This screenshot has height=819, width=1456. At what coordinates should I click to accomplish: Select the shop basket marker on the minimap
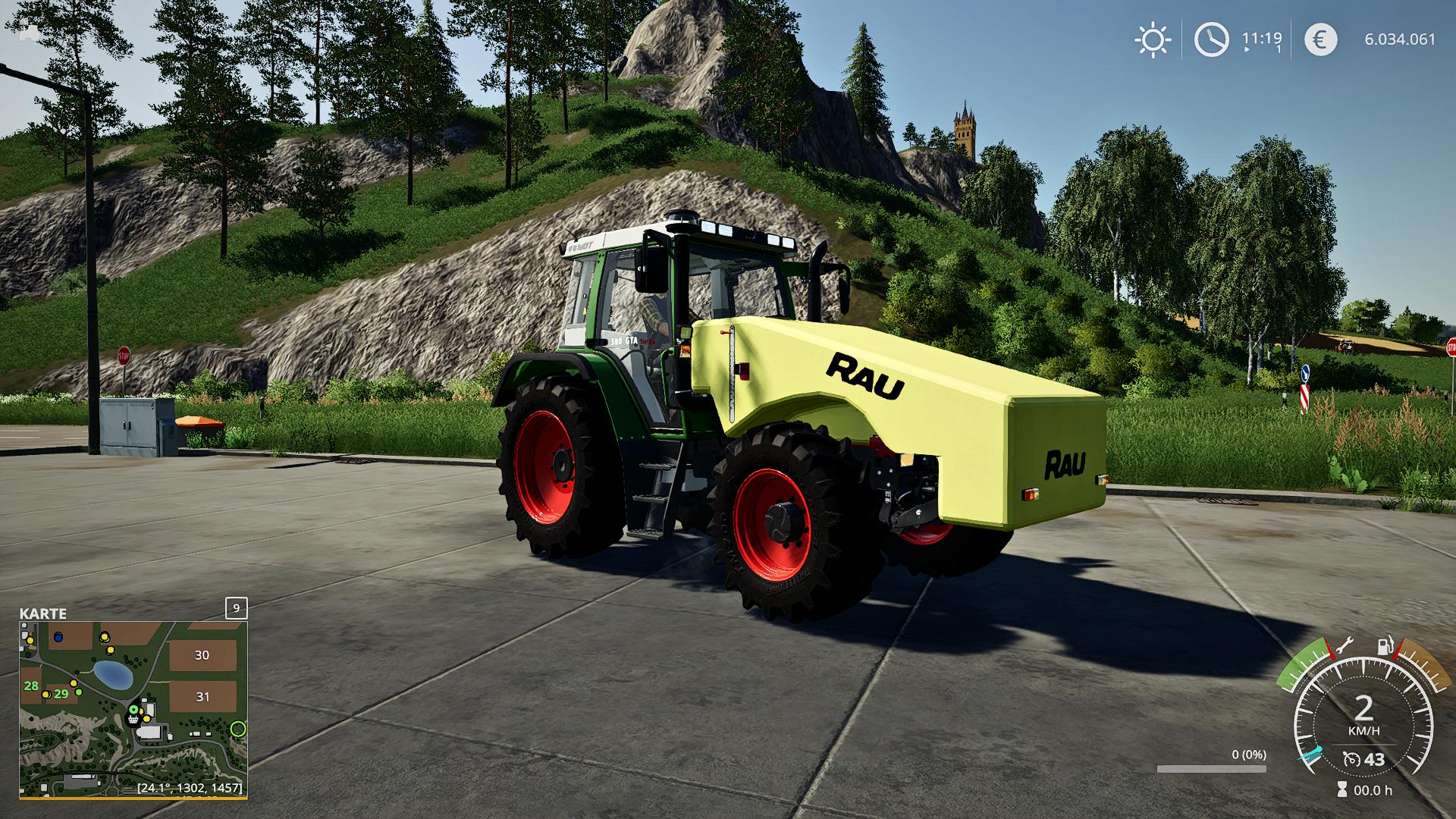click(x=134, y=720)
